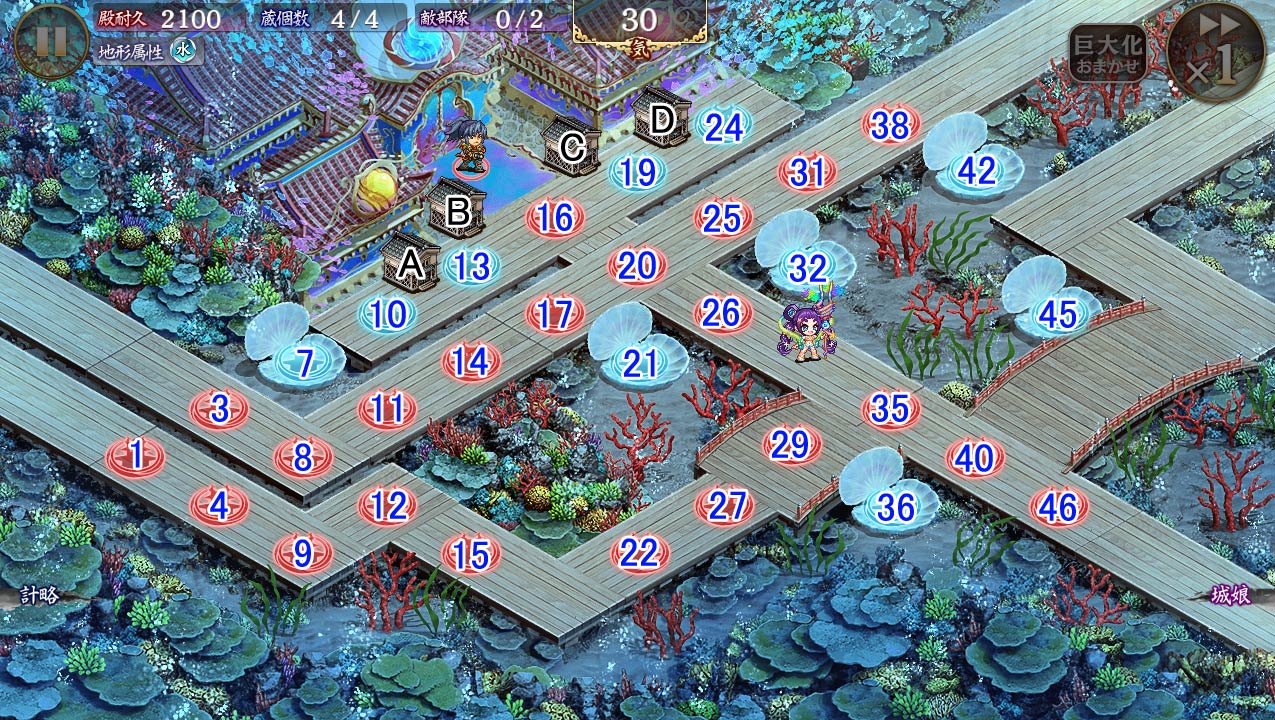Choose the shell tile numbered 32
The height and width of the screenshot is (720, 1275).
pyautogui.click(x=807, y=267)
